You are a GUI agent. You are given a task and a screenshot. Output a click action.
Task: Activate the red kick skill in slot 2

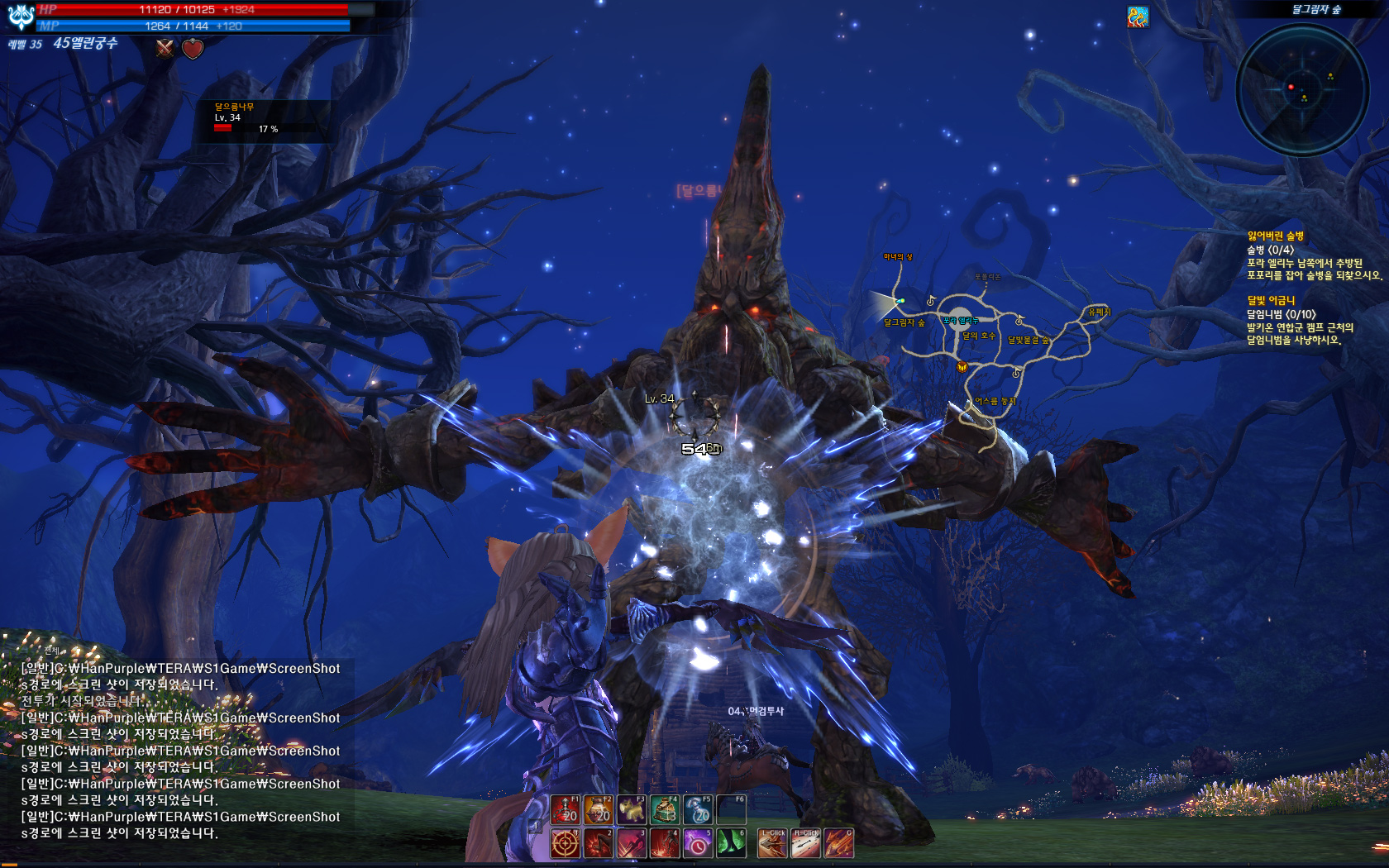point(599,844)
